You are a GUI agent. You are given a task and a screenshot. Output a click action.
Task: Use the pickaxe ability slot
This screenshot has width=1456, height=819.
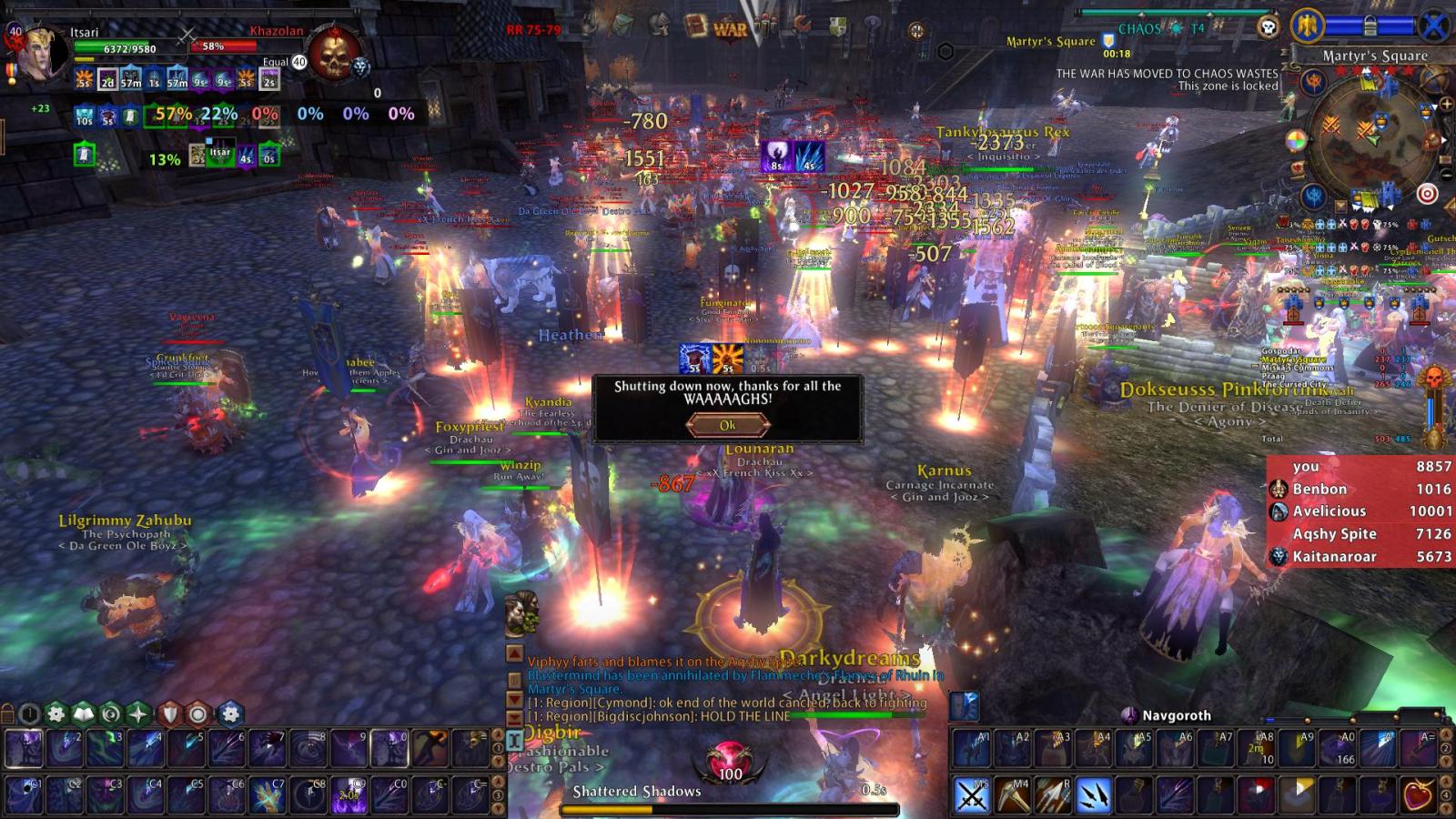(1012, 795)
